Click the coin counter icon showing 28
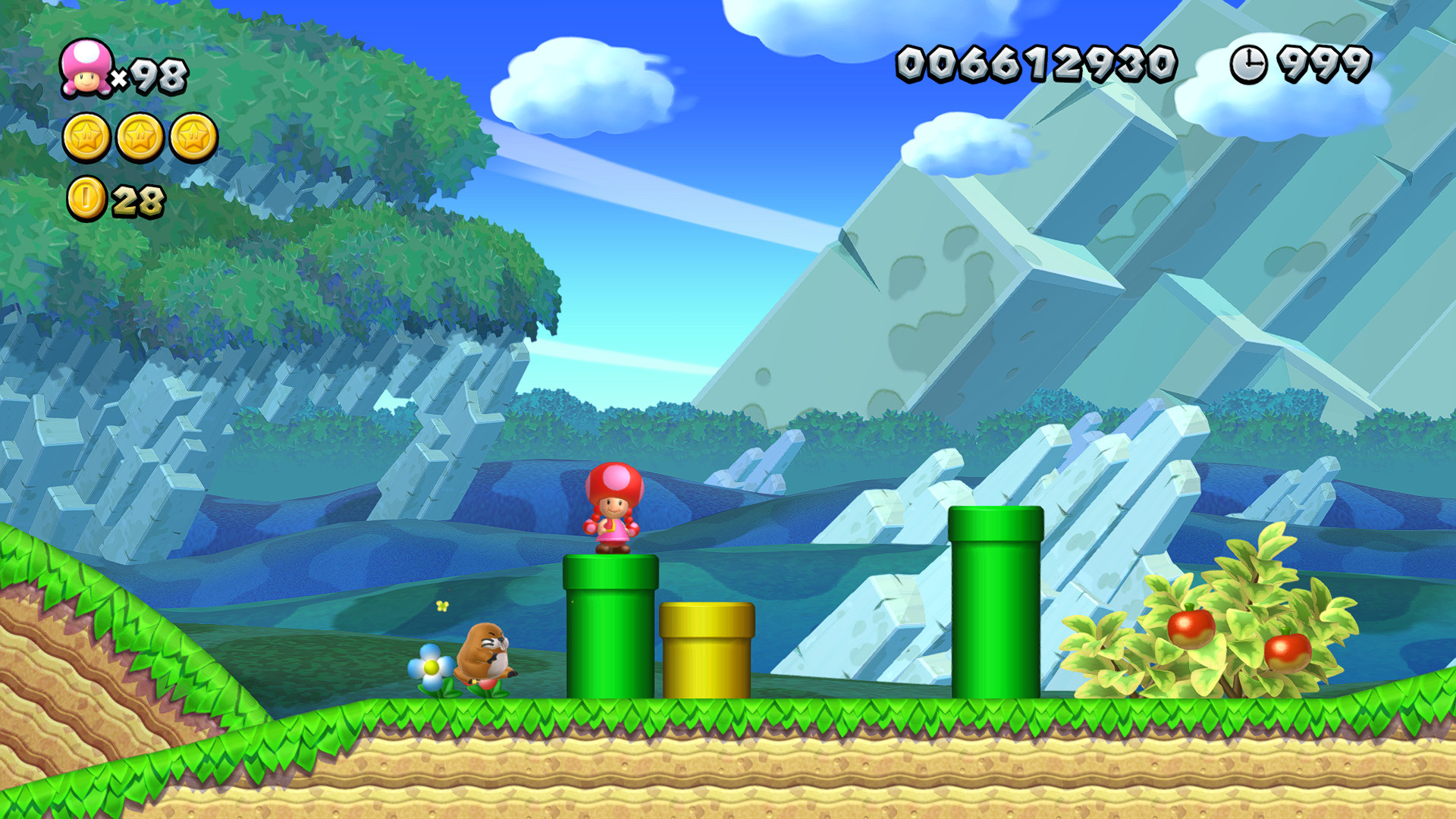The height and width of the screenshot is (819, 1456). pos(86,199)
